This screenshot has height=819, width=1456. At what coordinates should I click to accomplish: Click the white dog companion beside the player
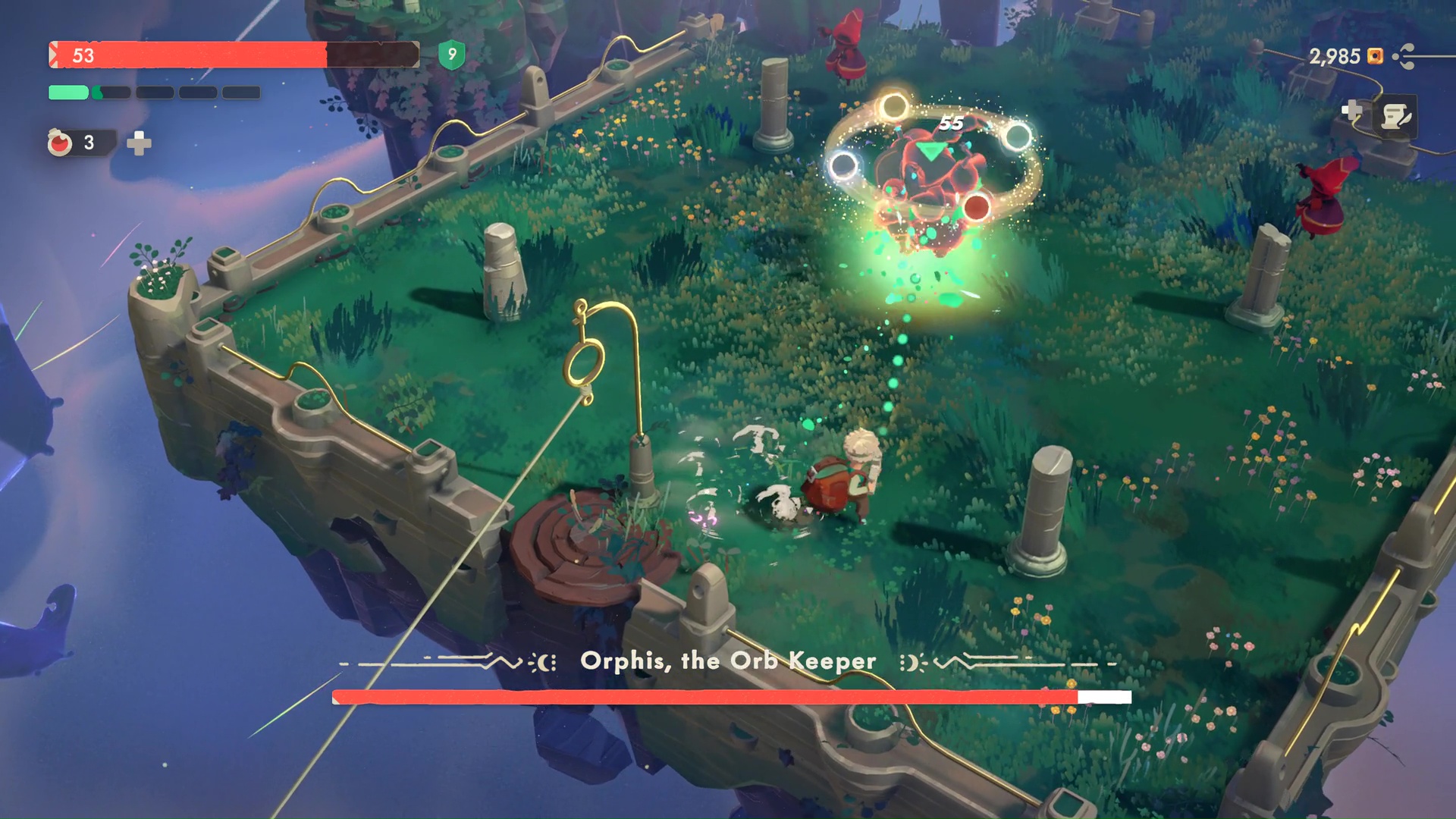coord(780,500)
